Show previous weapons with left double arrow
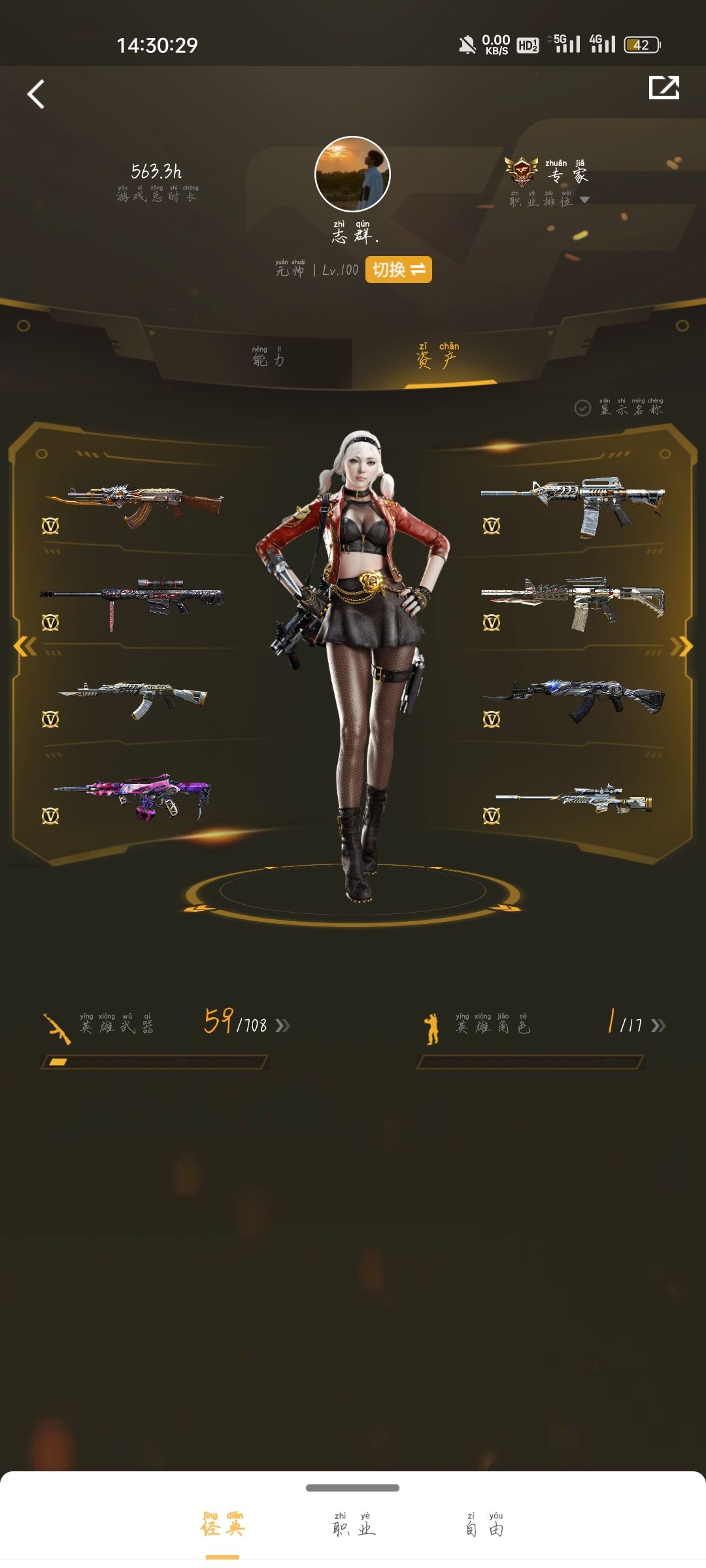Viewport: 706px width, 1568px height. (x=25, y=646)
